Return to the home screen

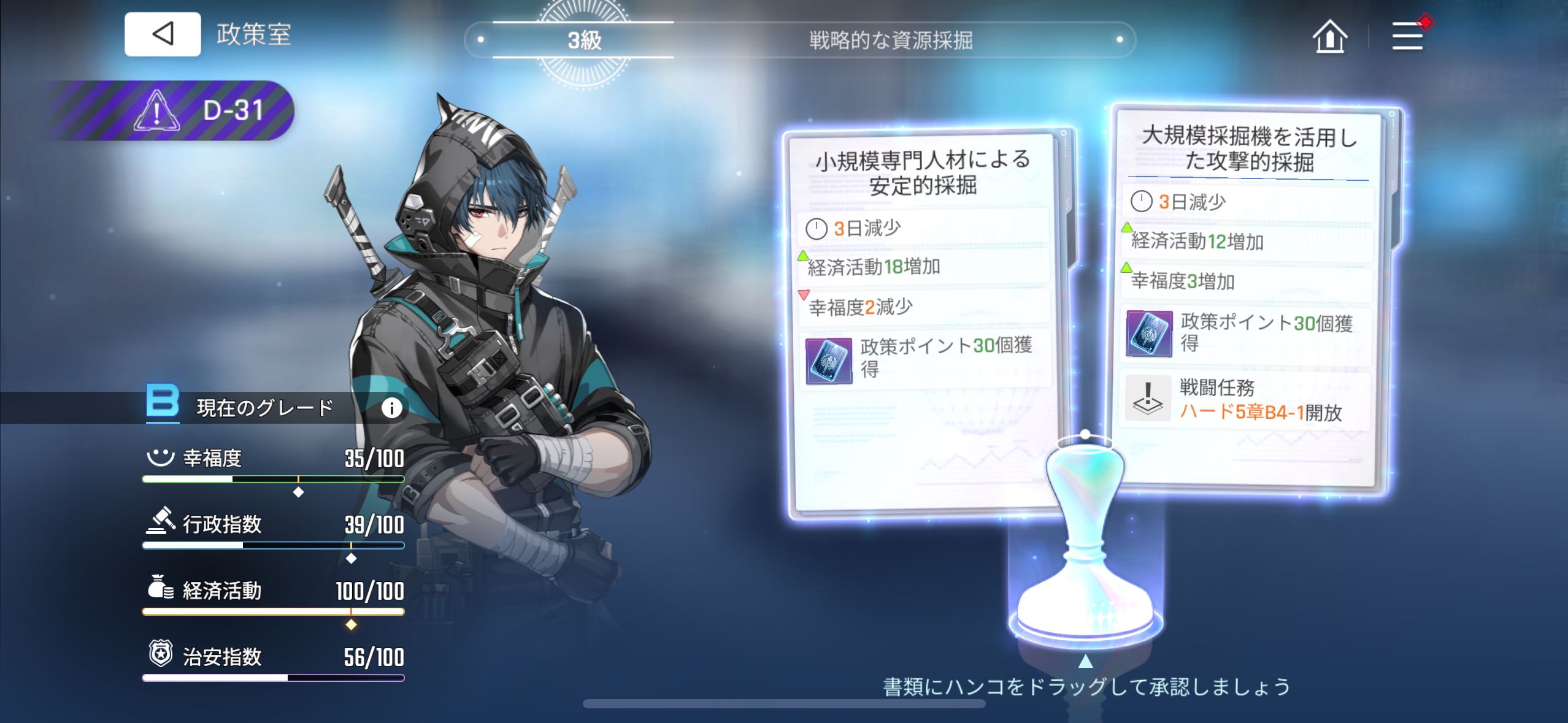tap(1329, 36)
